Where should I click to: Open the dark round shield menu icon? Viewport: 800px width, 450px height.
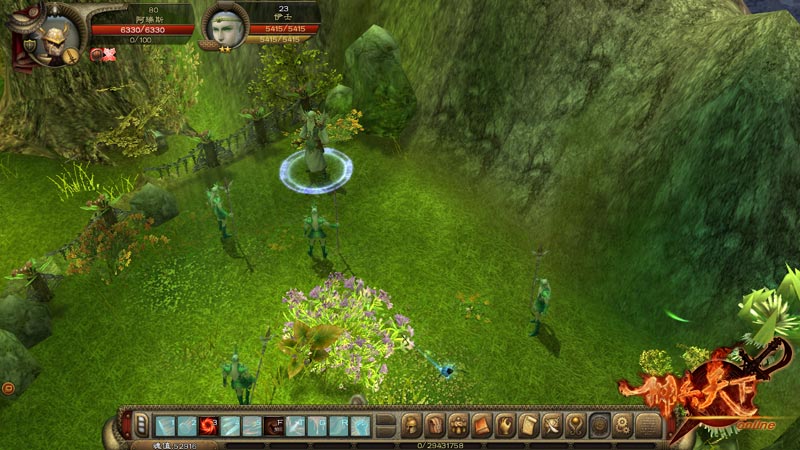click(x=600, y=425)
